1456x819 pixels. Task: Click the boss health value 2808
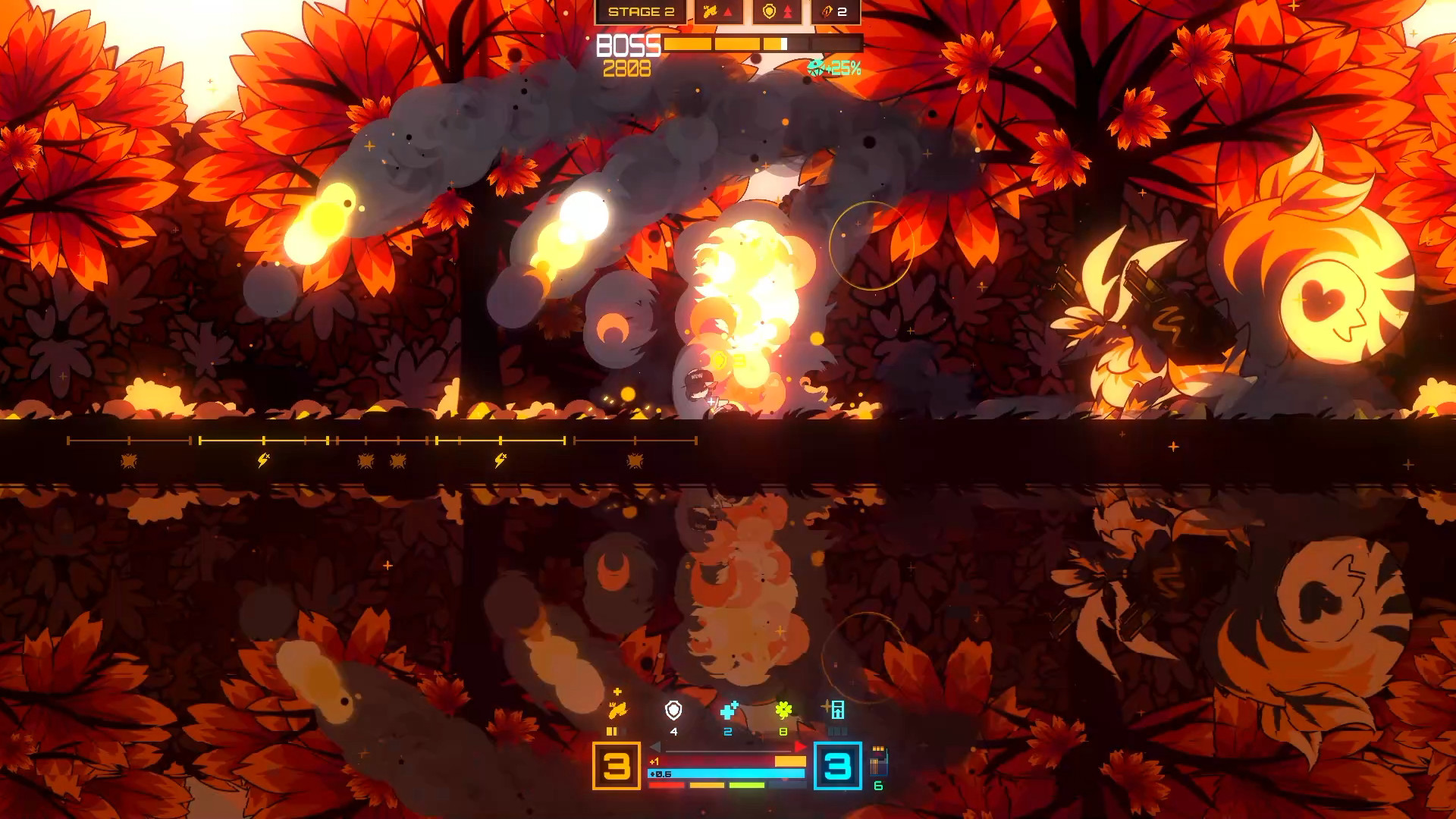[629, 69]
